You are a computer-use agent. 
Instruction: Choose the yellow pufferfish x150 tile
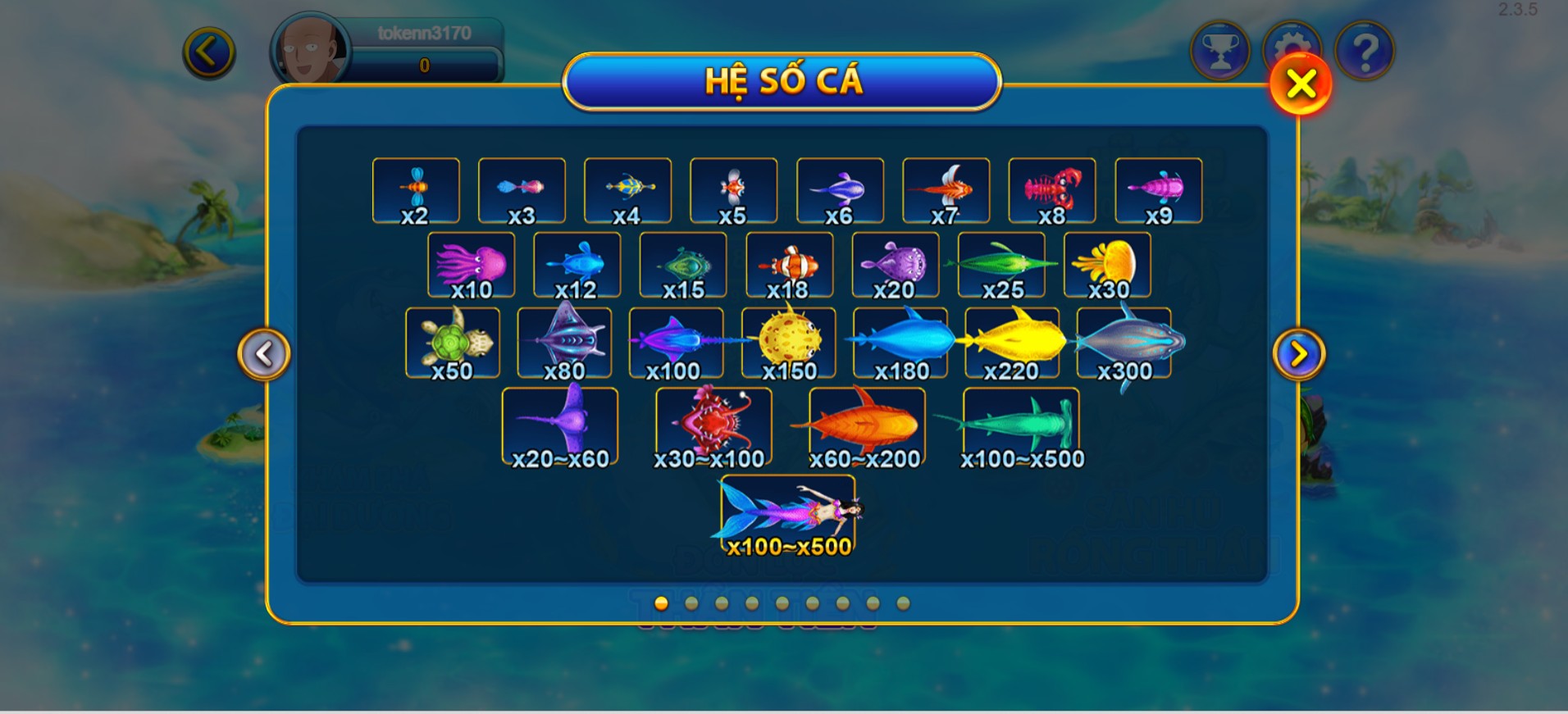click(x=789, y=343)
